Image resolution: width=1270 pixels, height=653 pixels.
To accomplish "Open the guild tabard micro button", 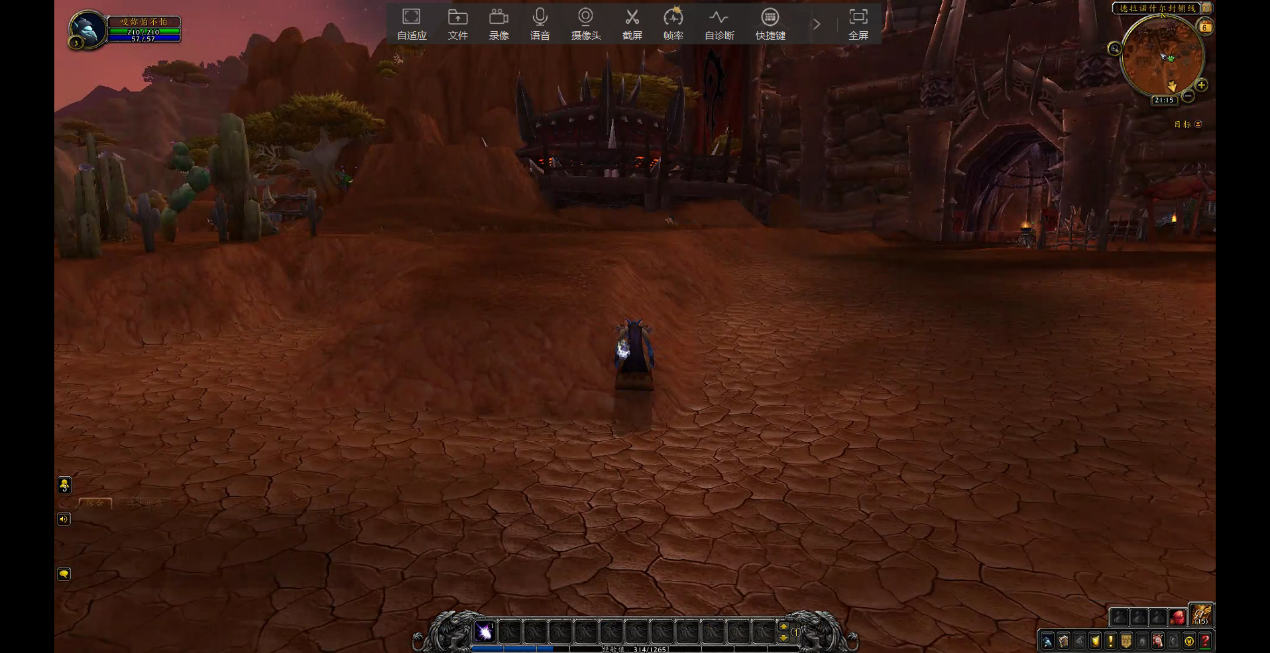I will point(1126,641).
